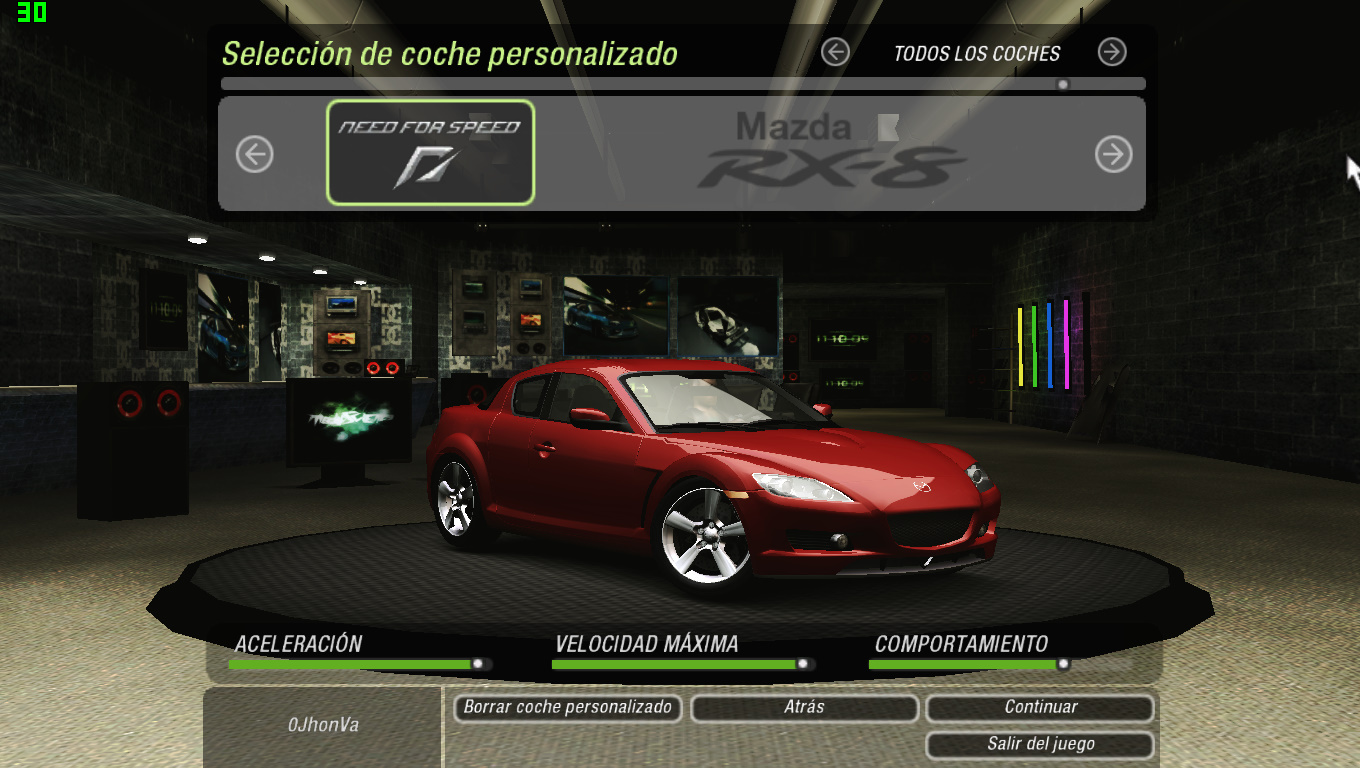Click the scrollbar thumb under the title bar
Image resolution: width=1360 pixels, height=768 pixels.
[1062, 84]
